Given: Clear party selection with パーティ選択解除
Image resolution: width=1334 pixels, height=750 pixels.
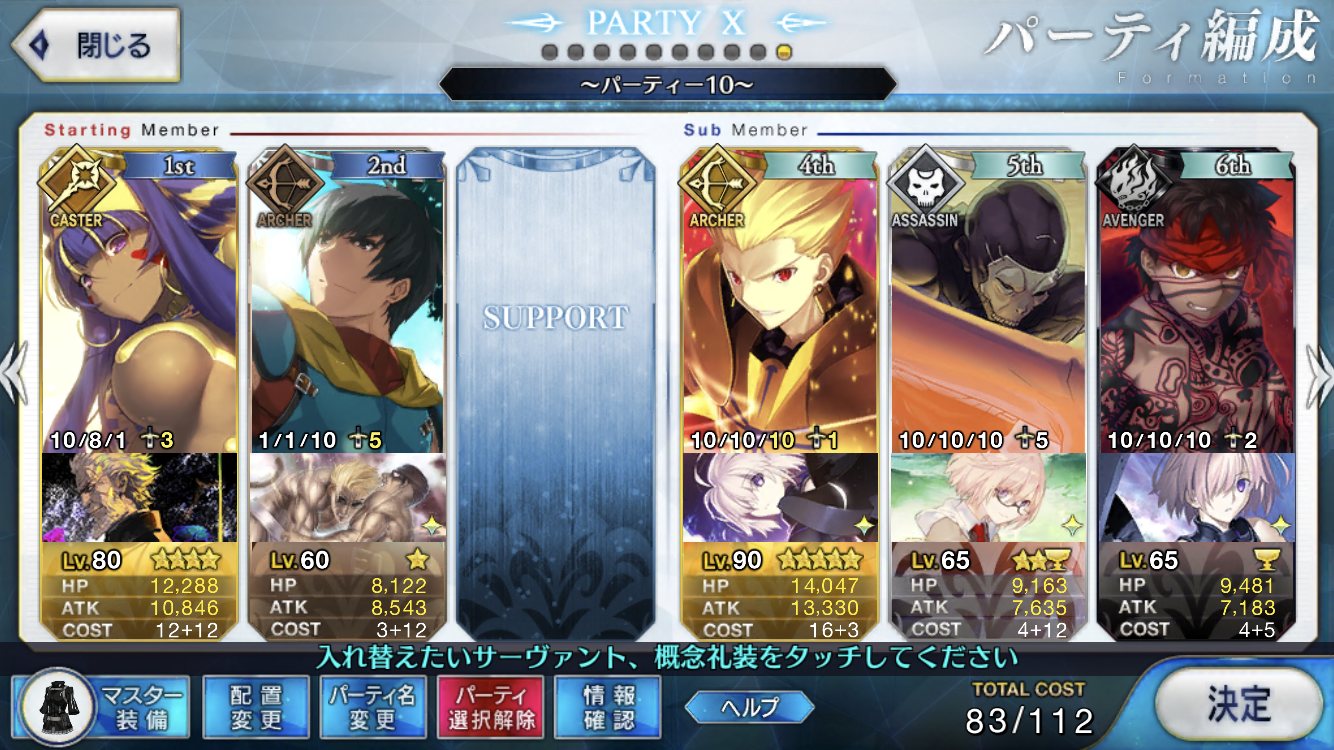Looking at the screenshot, I should (x=490, y=706).
